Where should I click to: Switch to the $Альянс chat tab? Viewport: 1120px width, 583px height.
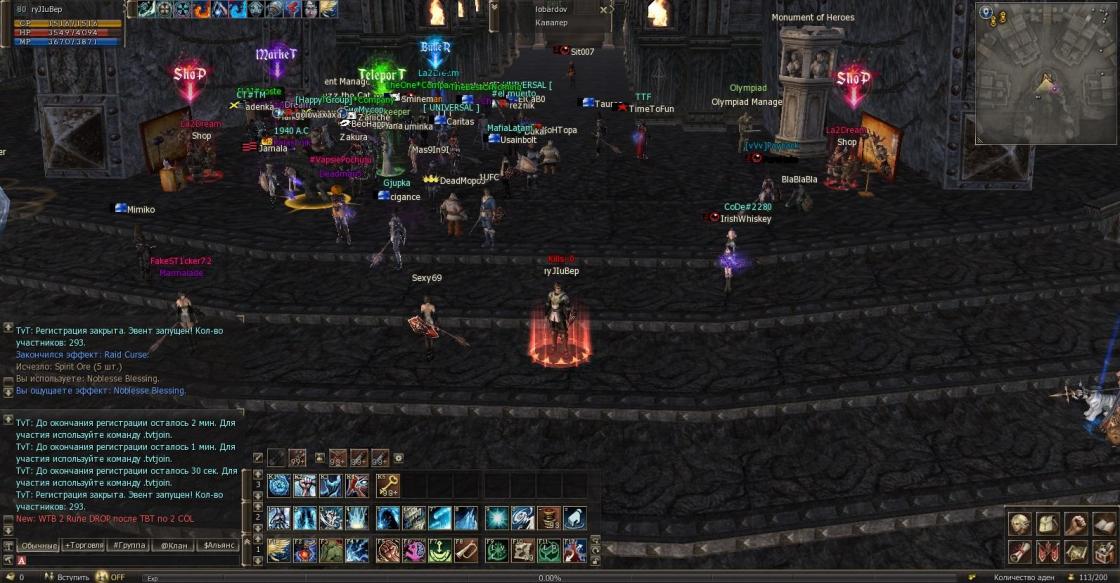(x=219, y=545)
